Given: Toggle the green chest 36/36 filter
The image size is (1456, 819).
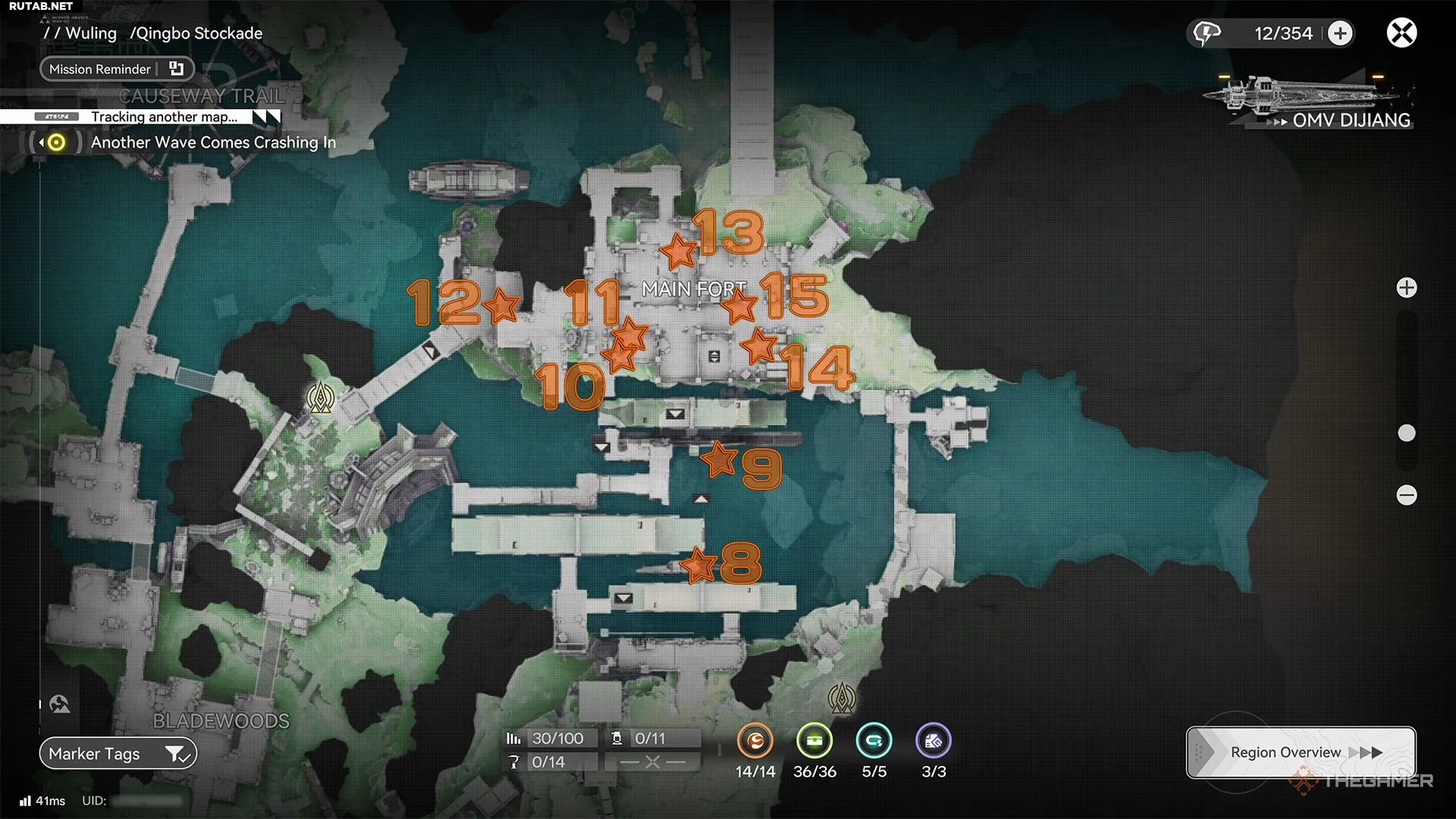Looking at the screenshot, I should [814, 741].
